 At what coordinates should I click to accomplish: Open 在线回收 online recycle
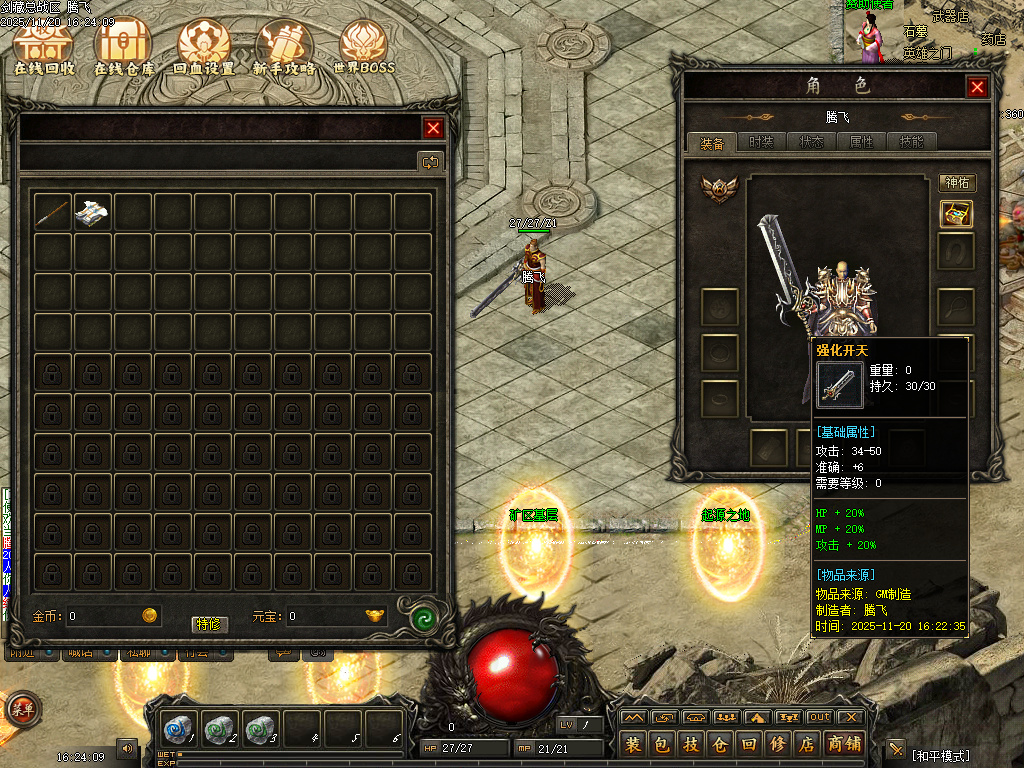(x=44, y=48)
